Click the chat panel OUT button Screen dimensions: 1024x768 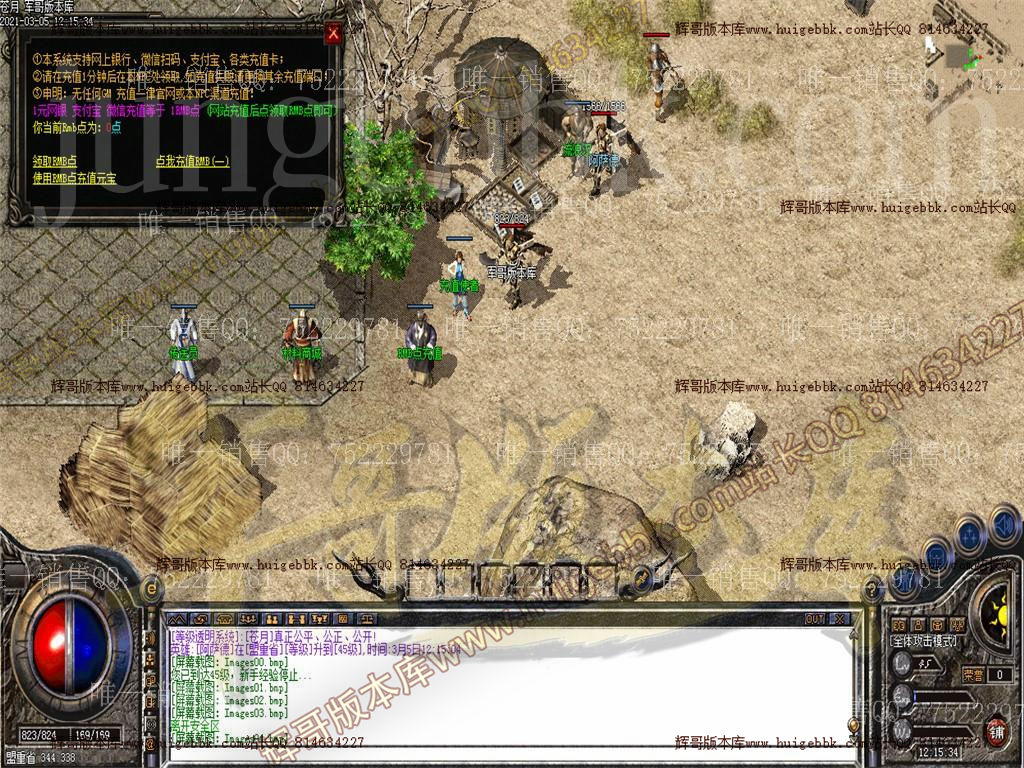coord(815,619)
